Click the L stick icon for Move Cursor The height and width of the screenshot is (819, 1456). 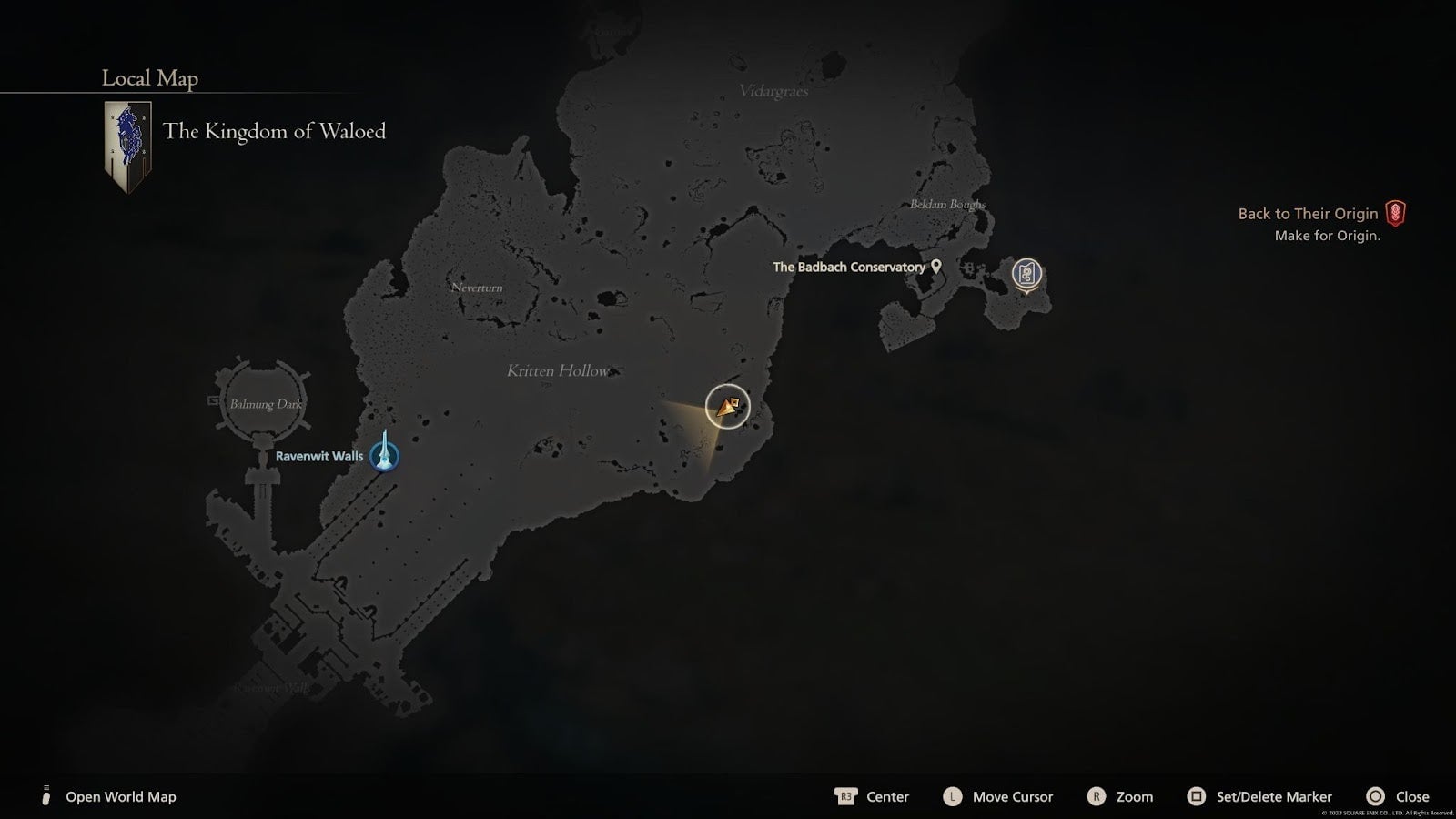click(x=952, y=796)
